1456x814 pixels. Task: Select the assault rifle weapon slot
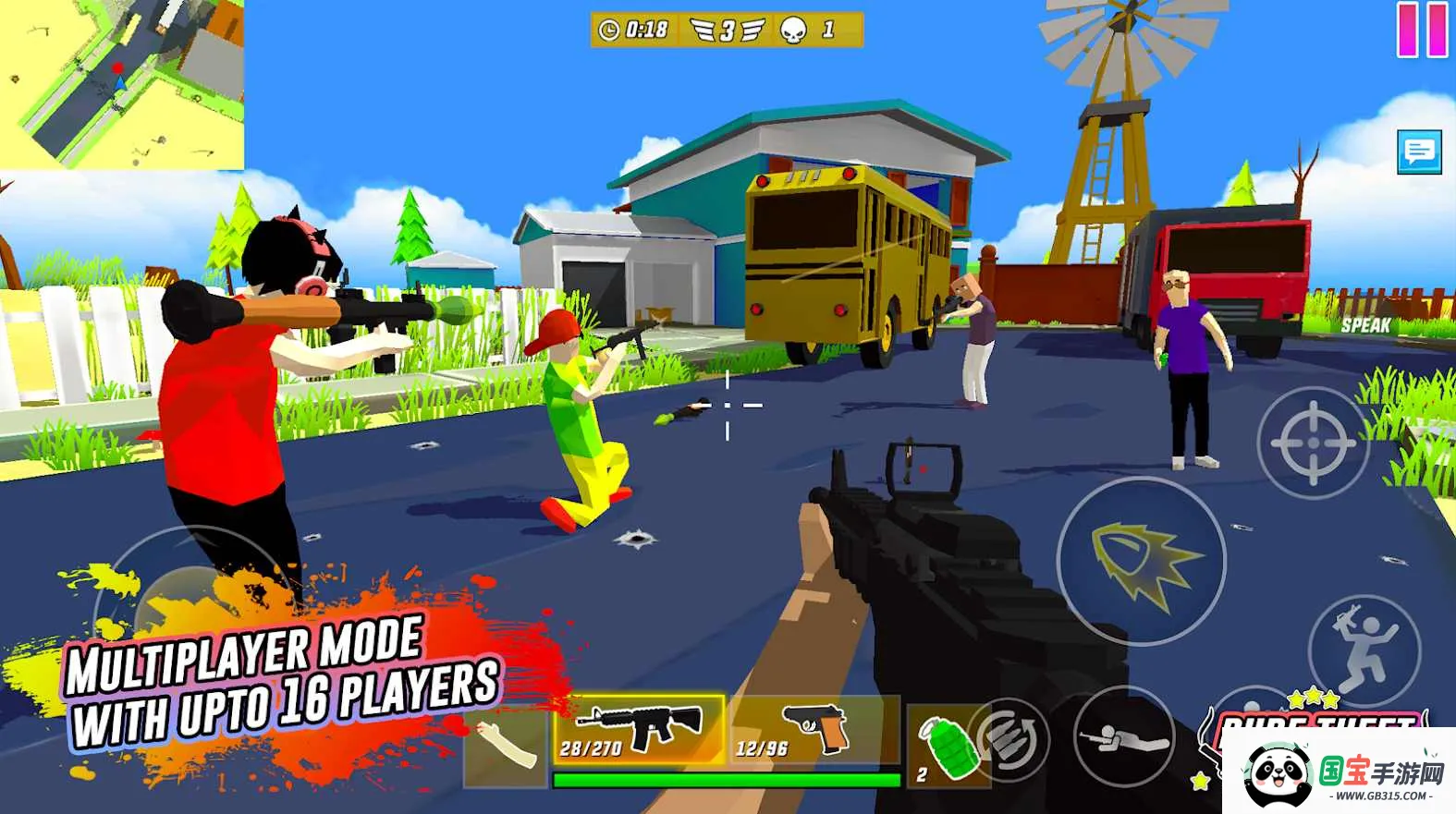tap(639, 730)
